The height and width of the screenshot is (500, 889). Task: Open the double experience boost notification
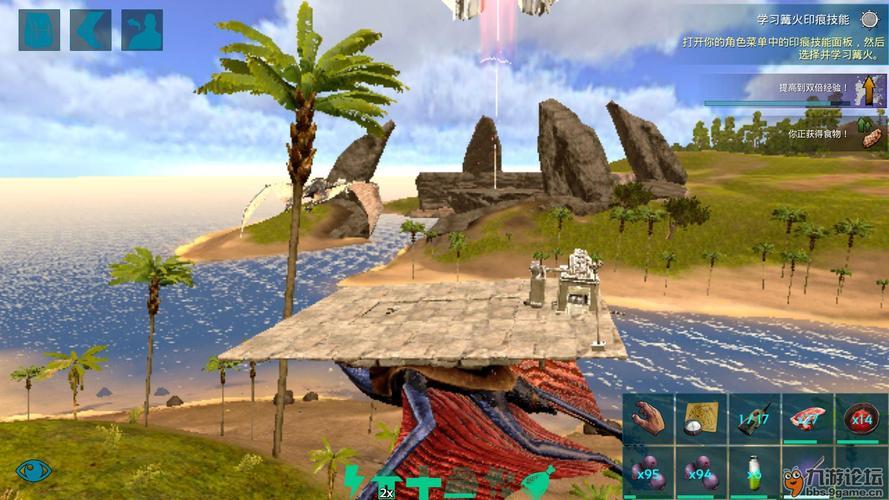[x=796, y=90]
